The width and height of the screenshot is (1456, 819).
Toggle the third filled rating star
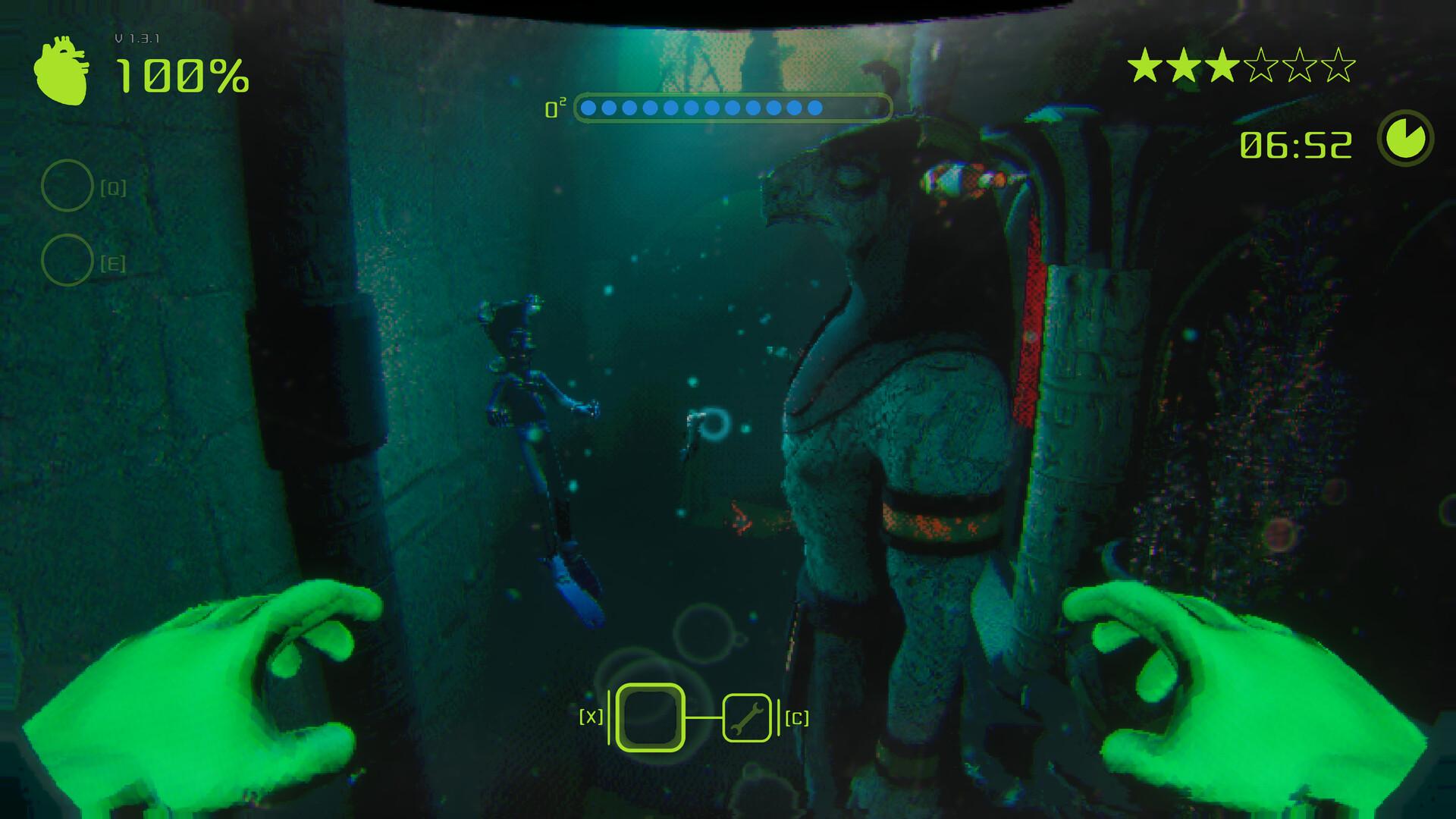[1222, 65]
